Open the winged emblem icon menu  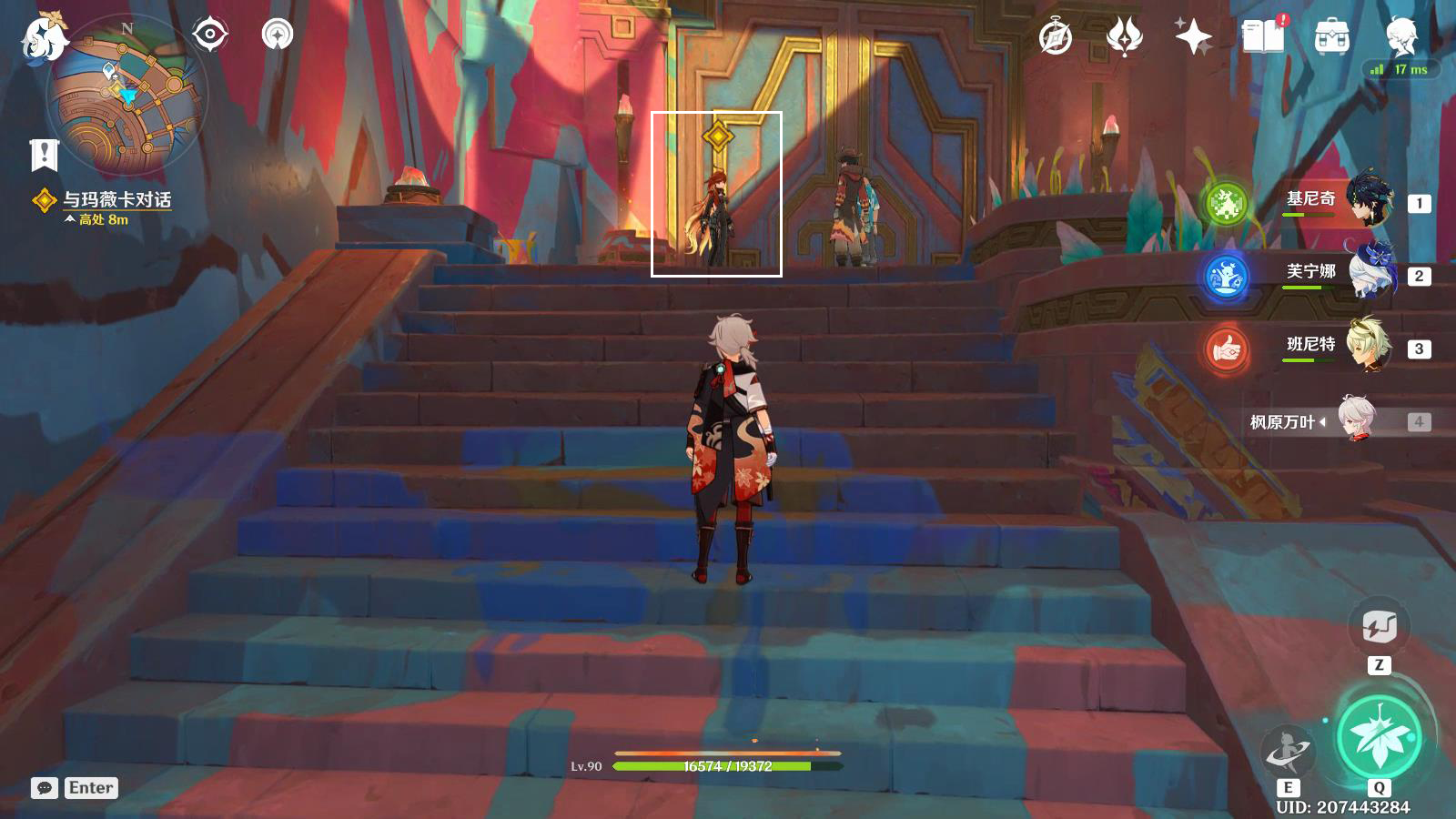point(1125,37)
